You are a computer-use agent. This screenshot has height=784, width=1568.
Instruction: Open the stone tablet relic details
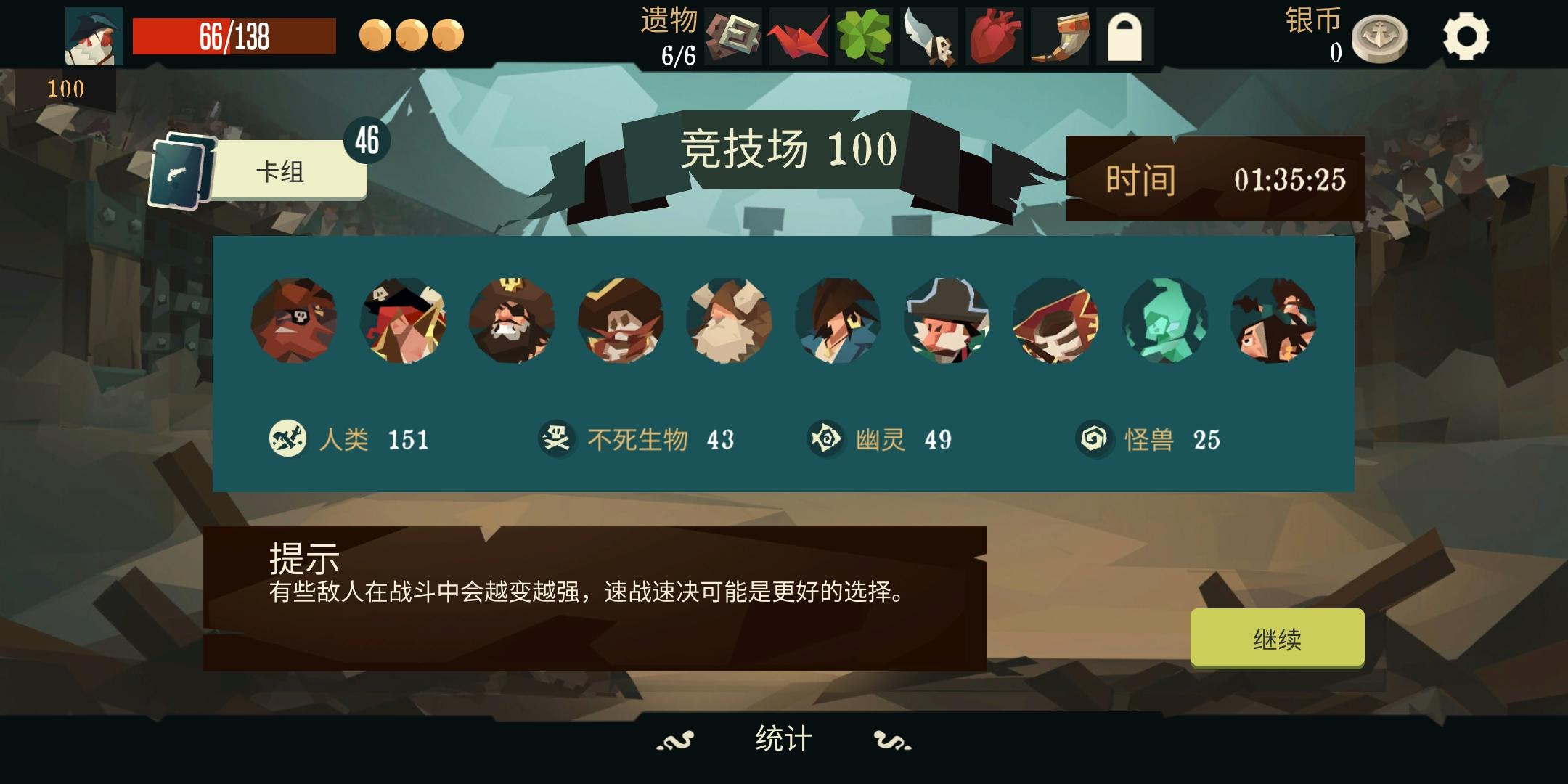click(x=735, y=36)
